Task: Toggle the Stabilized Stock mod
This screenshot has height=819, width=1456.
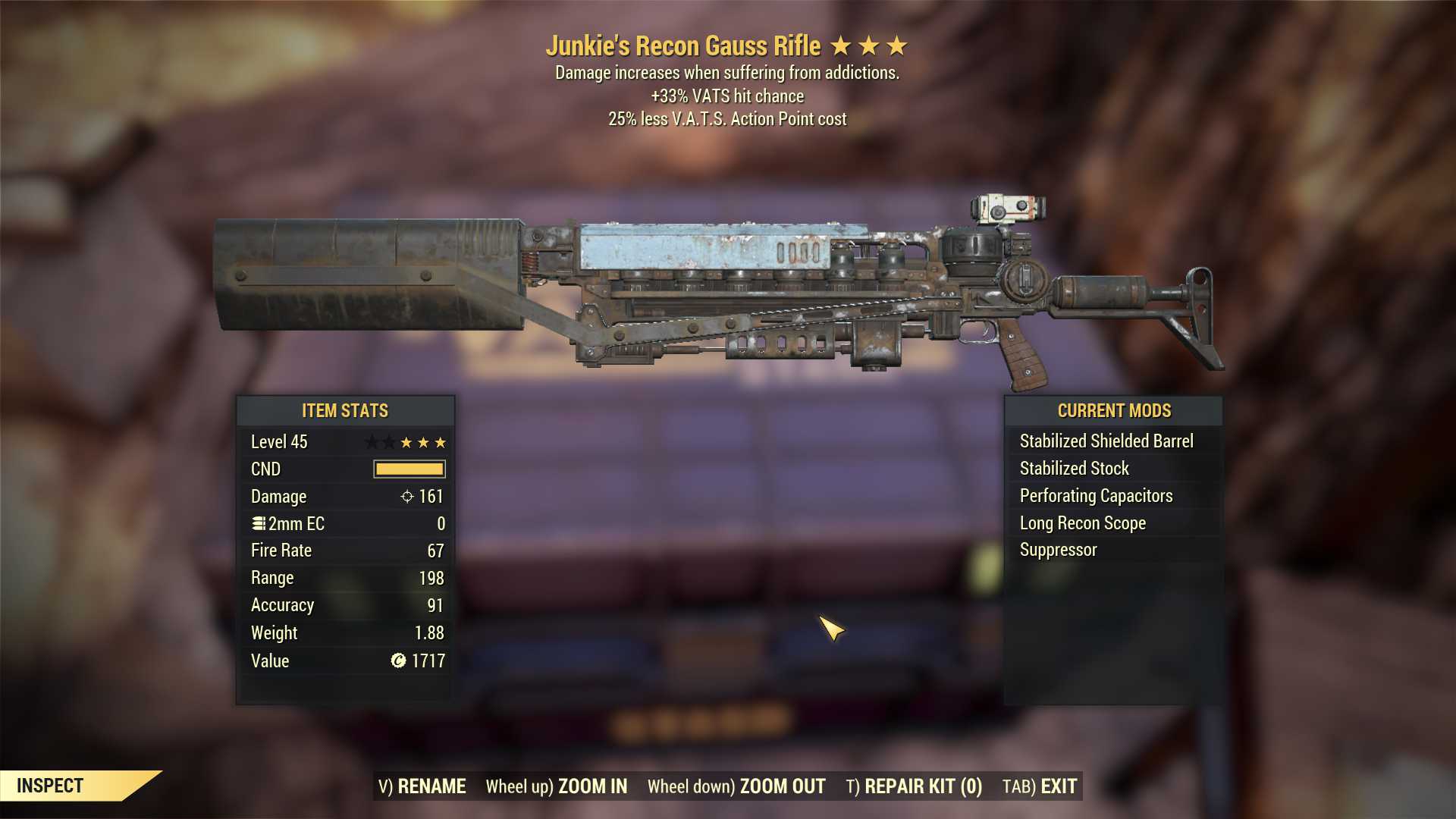Action: [1075, 468]
